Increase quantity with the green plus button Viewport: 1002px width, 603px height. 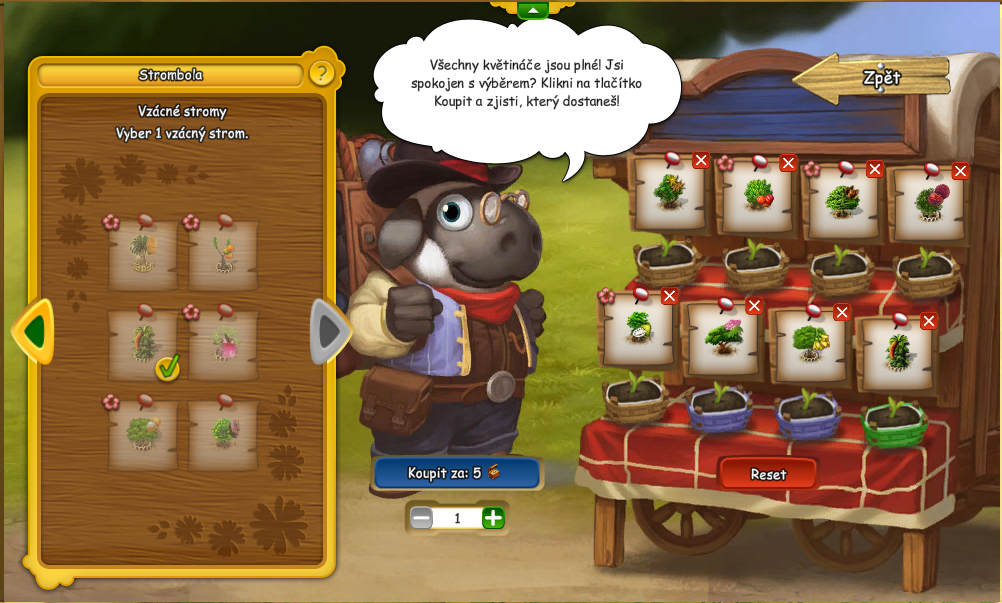pos(493,518)
